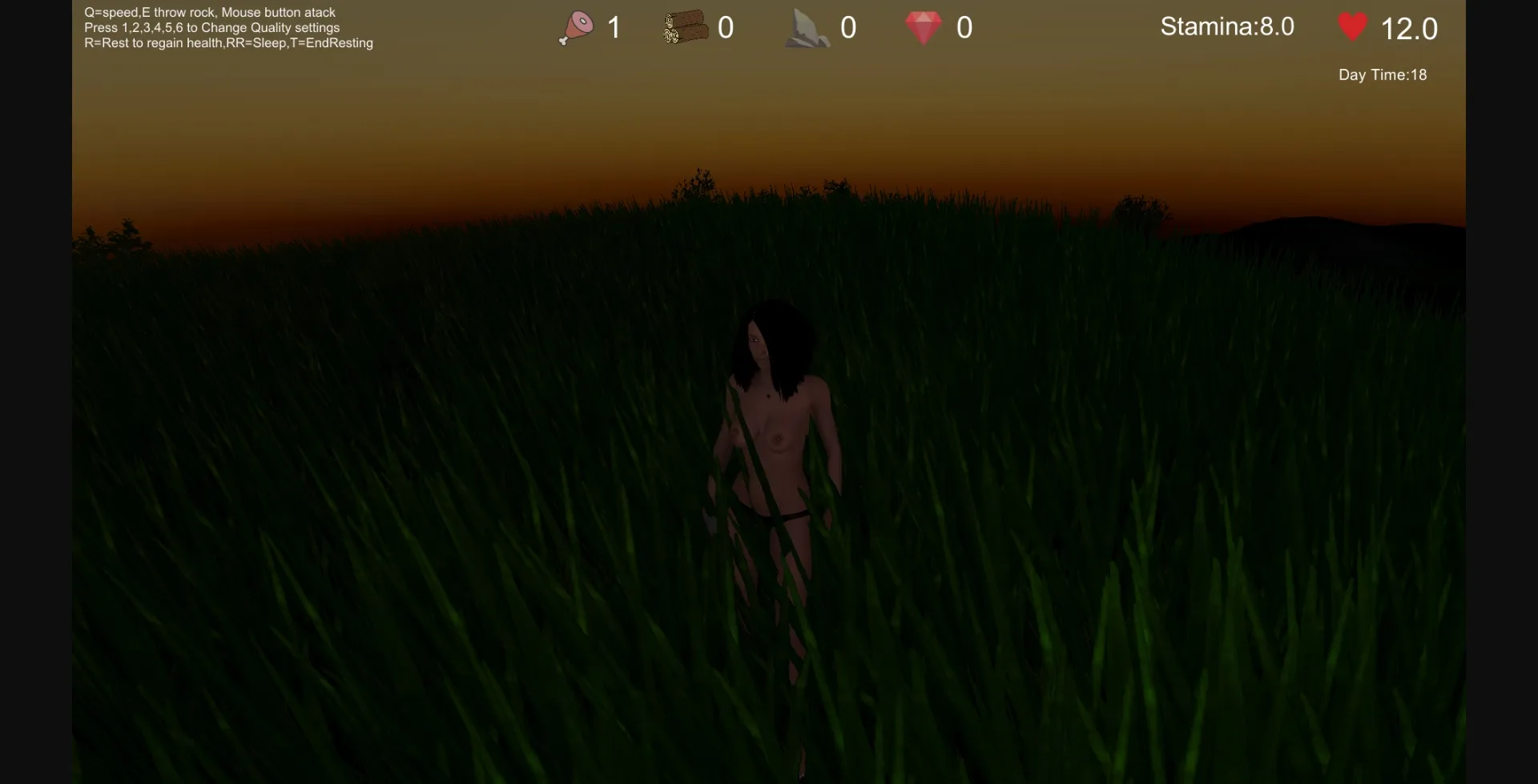Click the Day Time:18 display
Screen dimensions: 1538x784
click(1382, 74)
